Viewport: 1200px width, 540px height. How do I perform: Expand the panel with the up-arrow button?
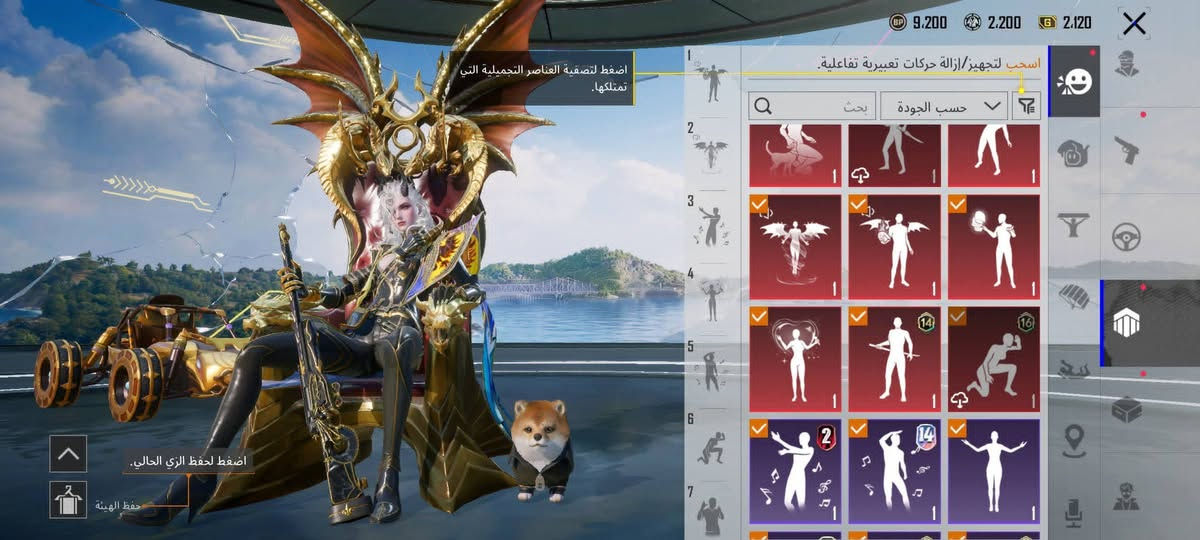click(68, 453)
